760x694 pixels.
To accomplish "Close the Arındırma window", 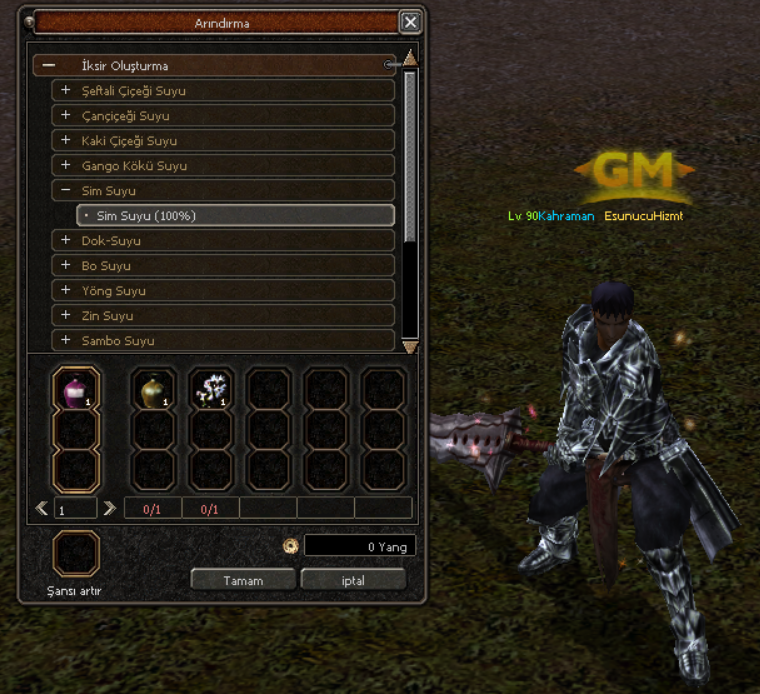I will 410,22.
